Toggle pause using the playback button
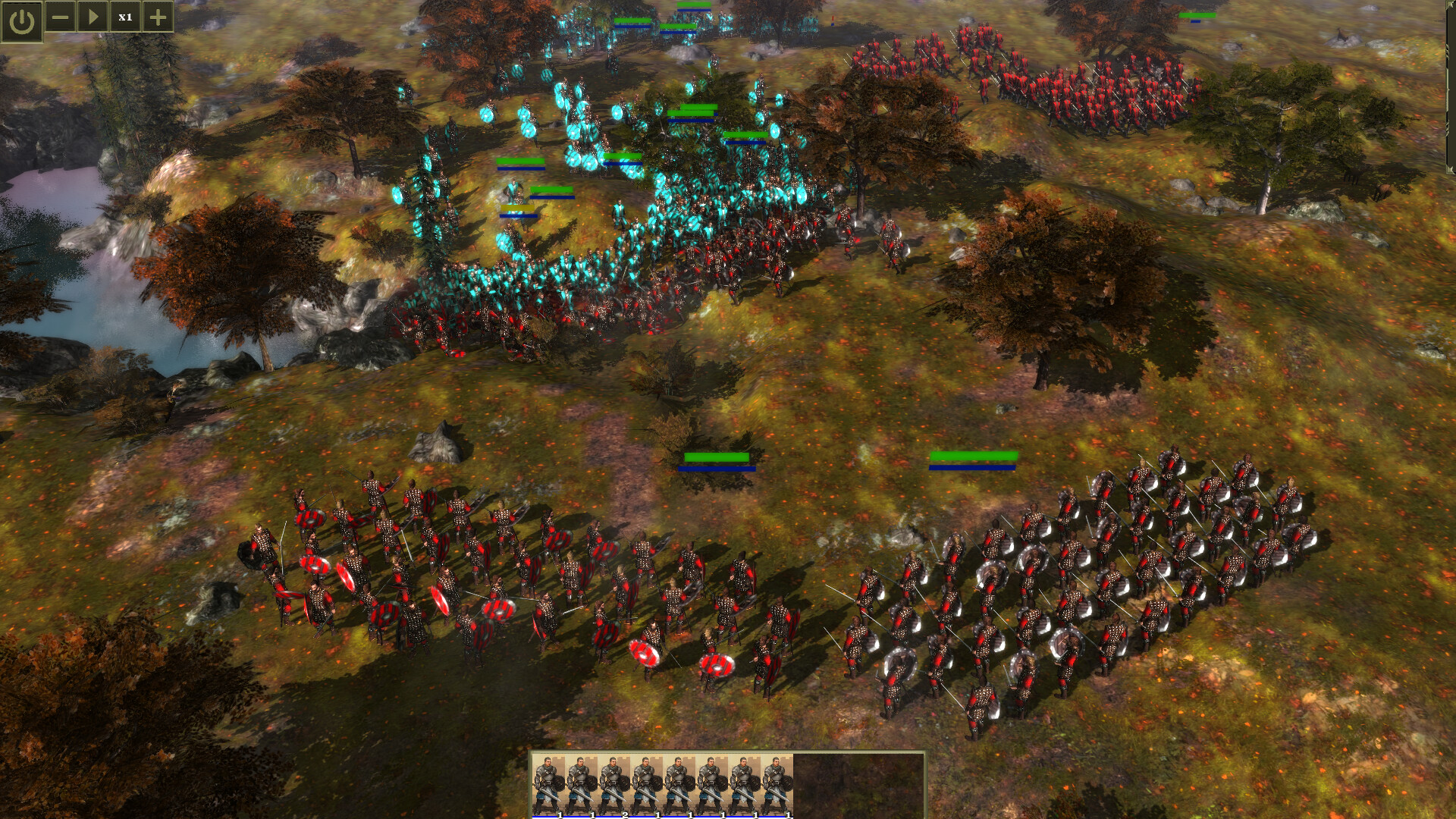Image resolution: width=1456 pixels, height=819 pixels. coord(93,17)
